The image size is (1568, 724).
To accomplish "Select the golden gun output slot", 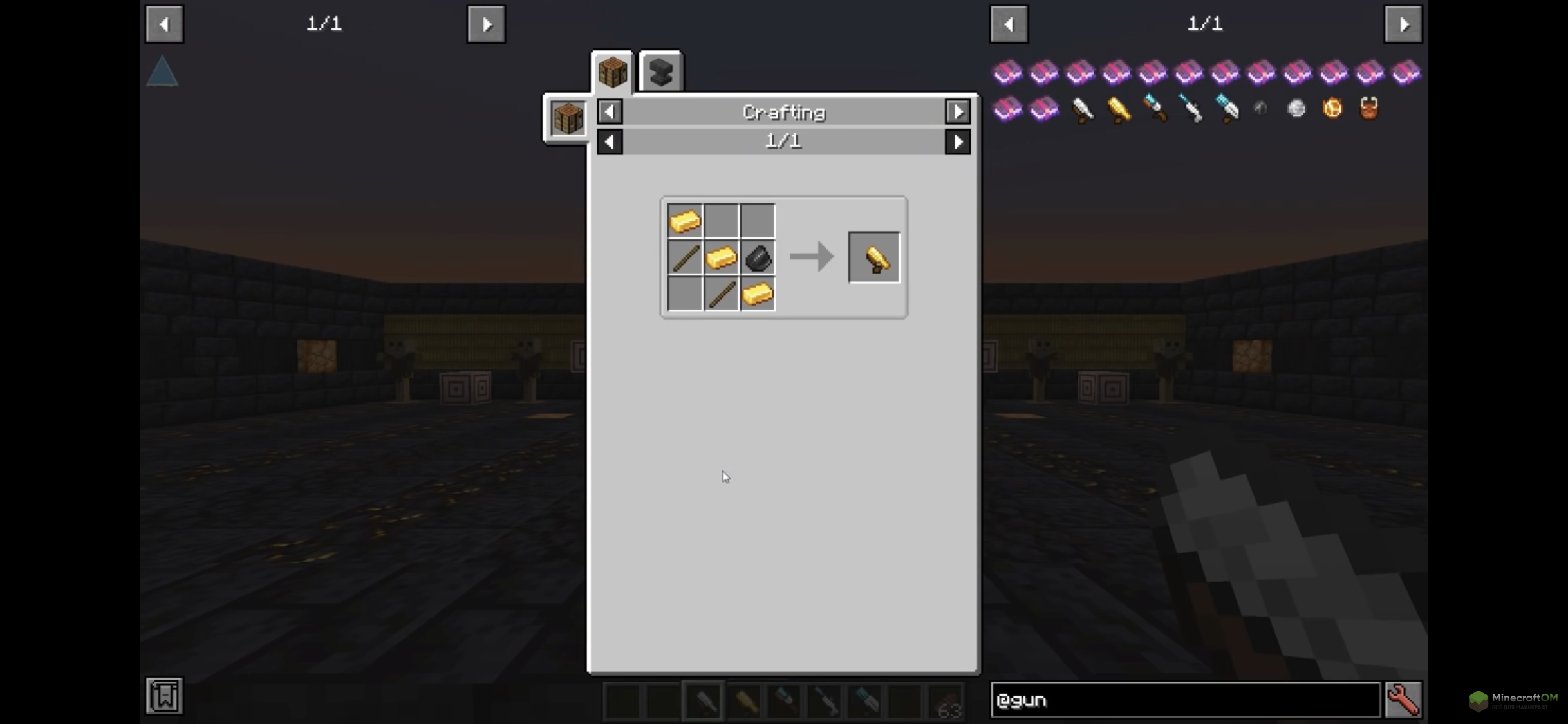I will click(874, 258).
